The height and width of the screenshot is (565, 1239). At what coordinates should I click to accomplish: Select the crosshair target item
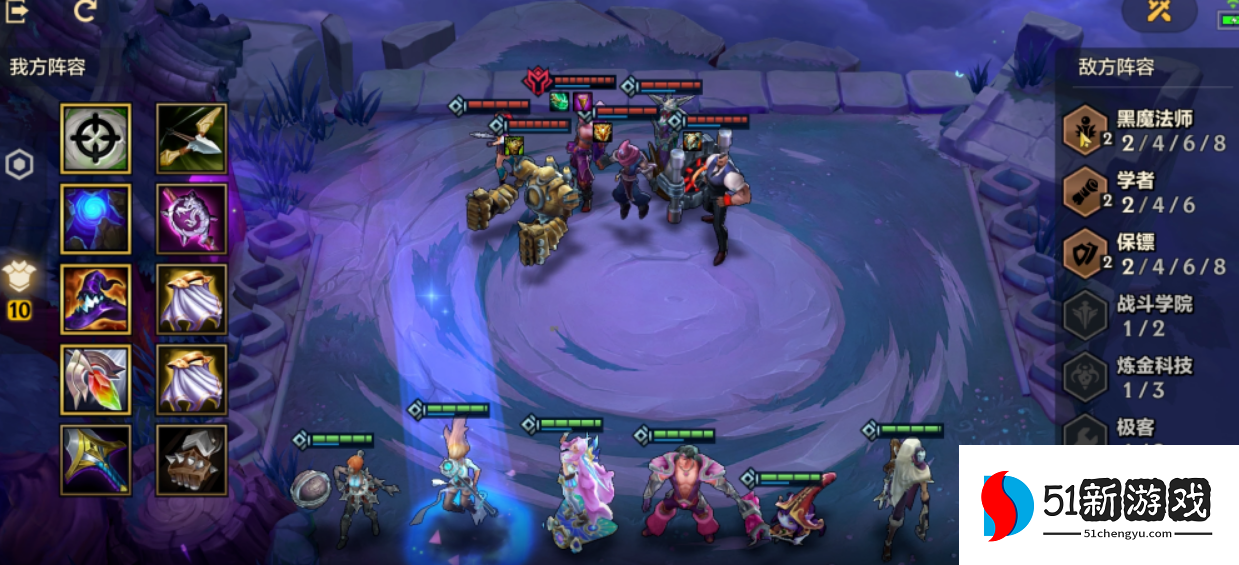point(95,138)
